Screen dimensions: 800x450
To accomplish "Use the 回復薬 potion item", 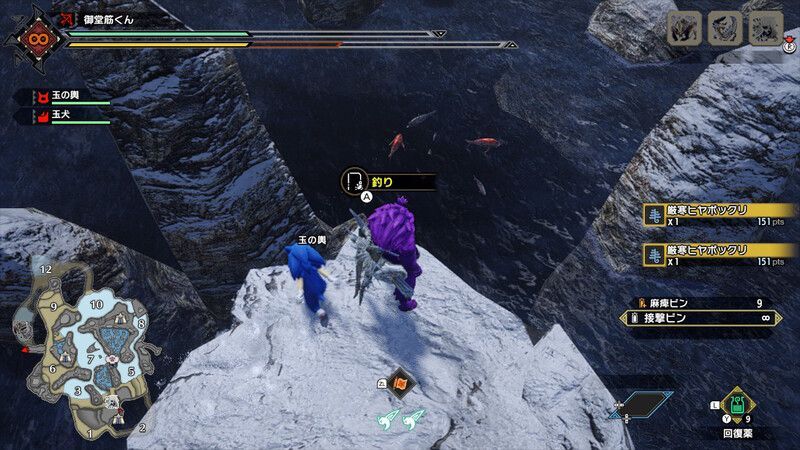I will pyautogui.click(x=738, y=404).
